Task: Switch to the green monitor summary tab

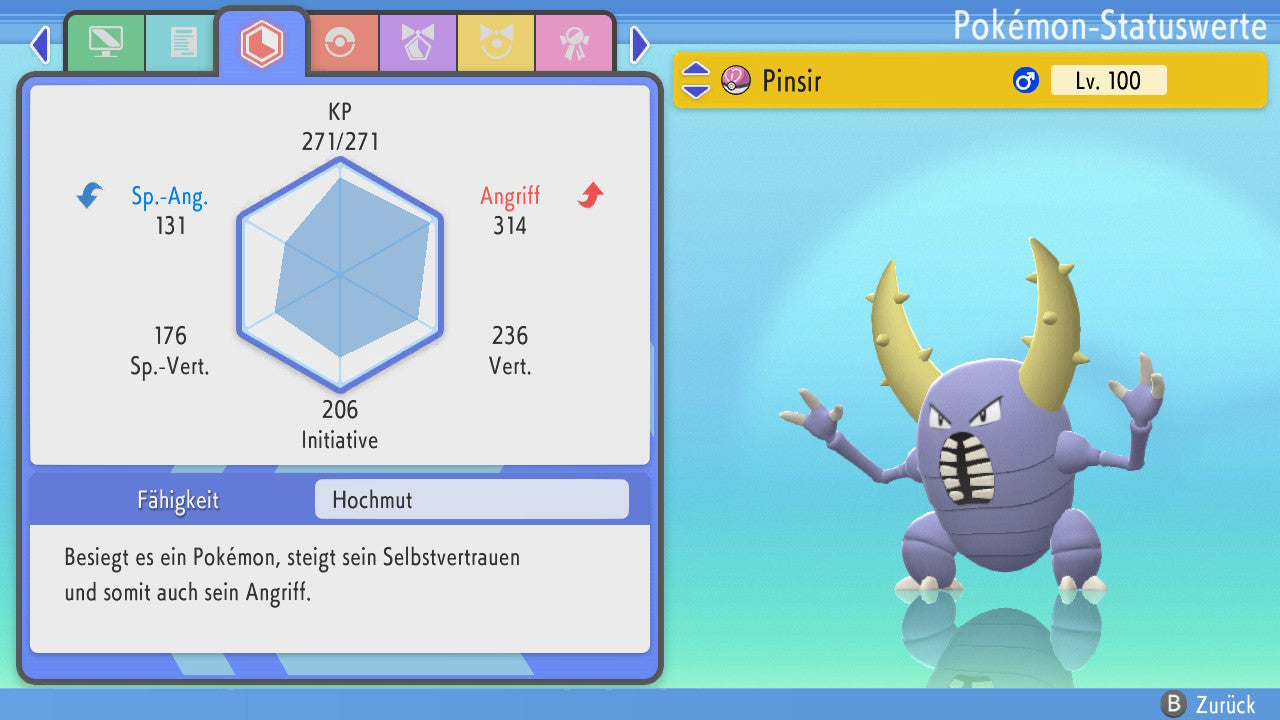Action: pos(105,43)
